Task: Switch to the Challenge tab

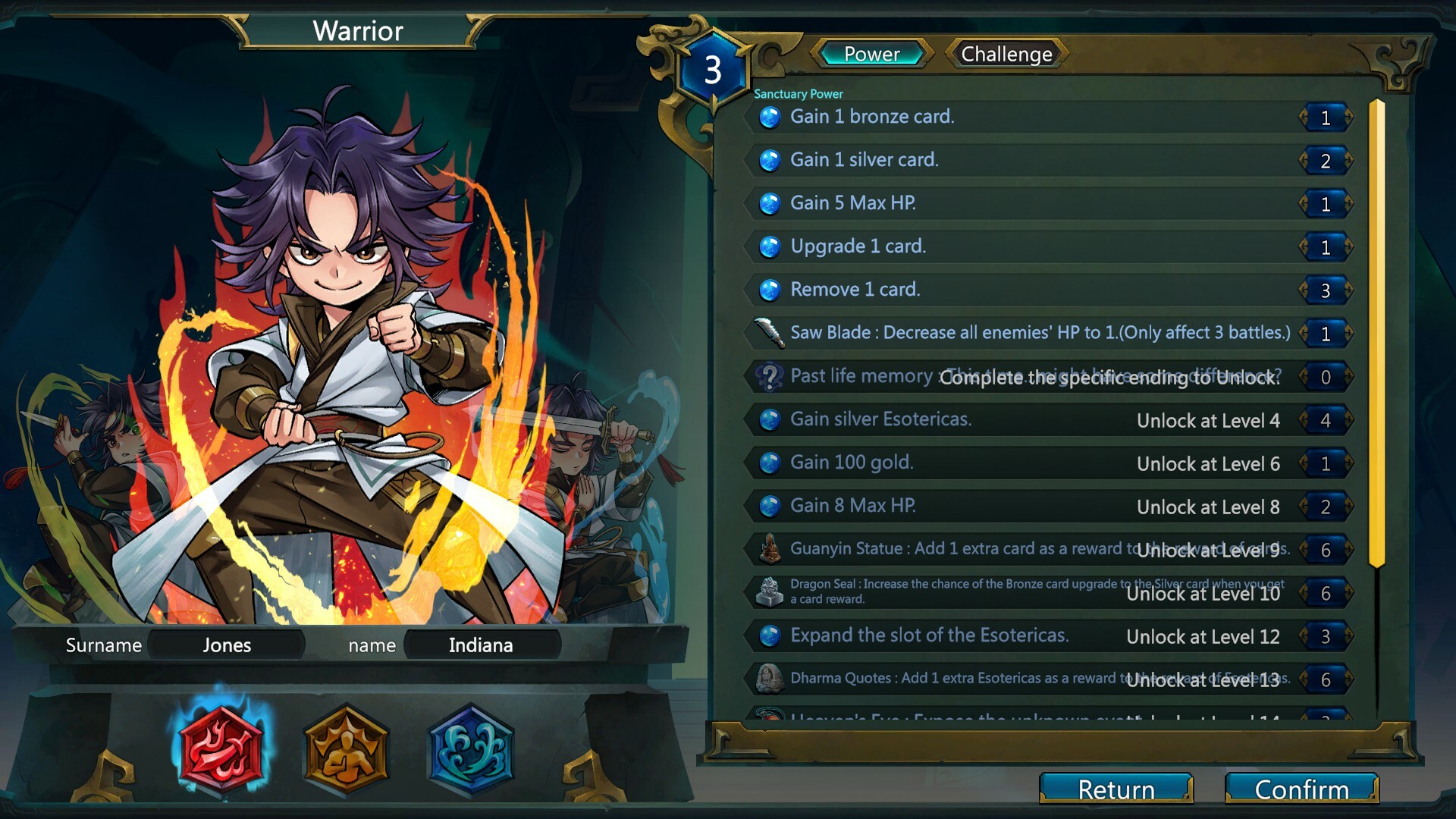Action: pyautogui.click(x=1006, y=55)
